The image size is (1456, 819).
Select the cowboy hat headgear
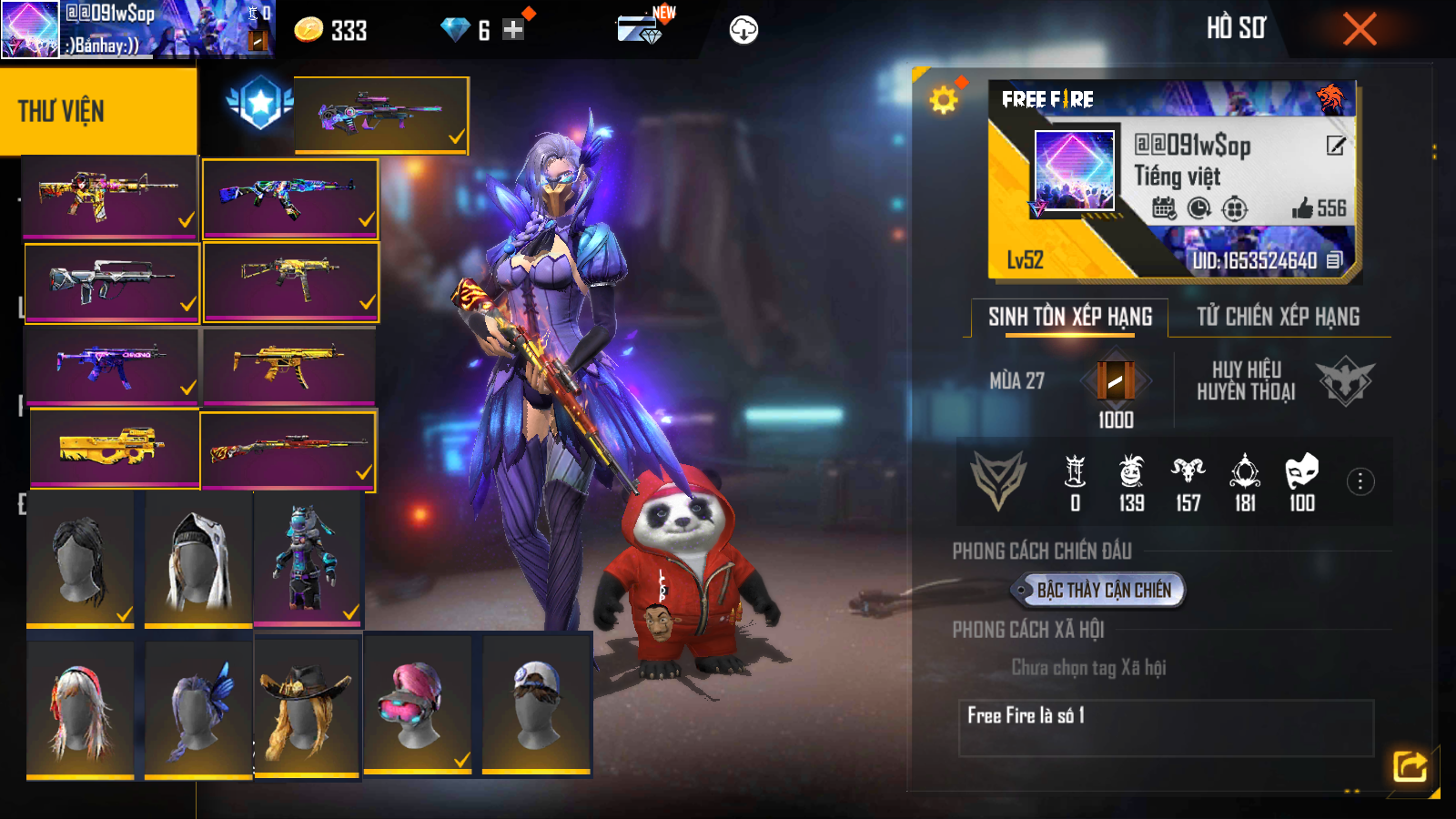306,705
